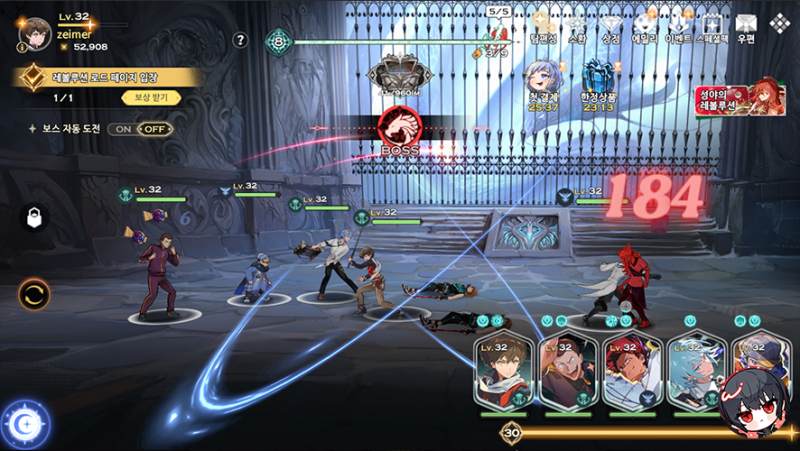Click the circular arrows refresh button
Viewport: 800px width, 451px height.
[33, 294]
